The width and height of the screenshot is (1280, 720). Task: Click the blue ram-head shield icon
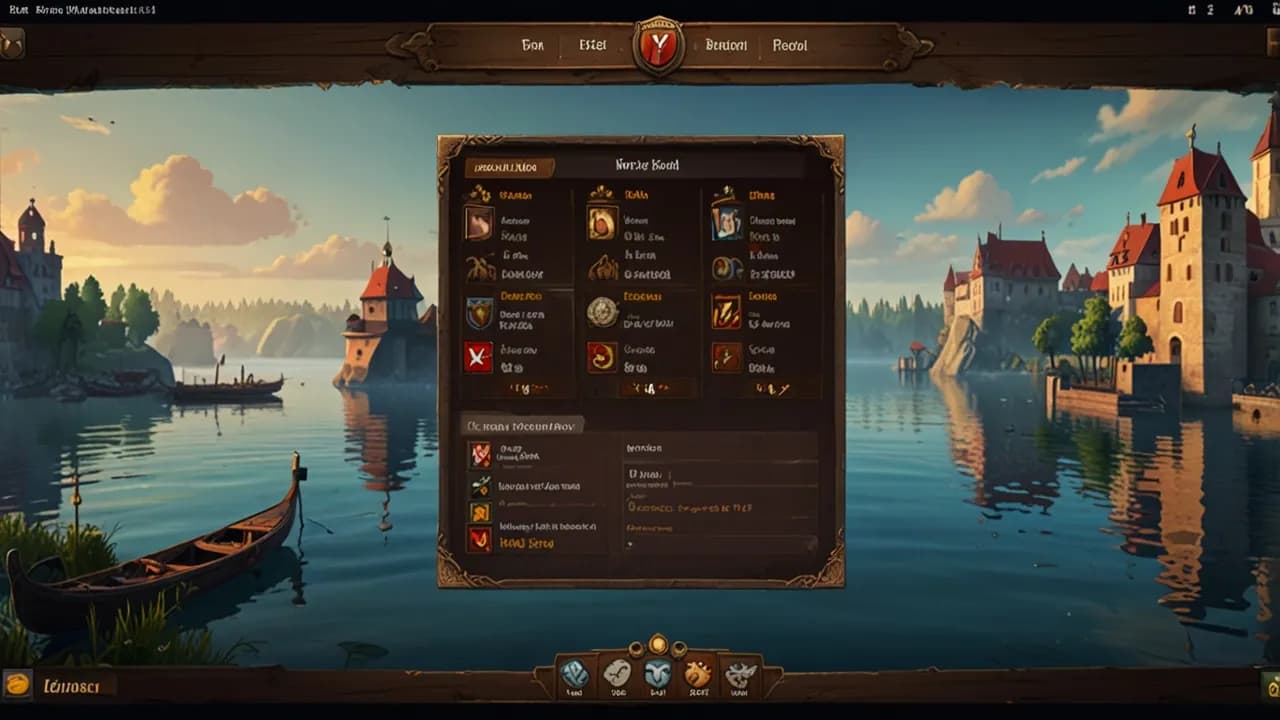pos(657,675)
